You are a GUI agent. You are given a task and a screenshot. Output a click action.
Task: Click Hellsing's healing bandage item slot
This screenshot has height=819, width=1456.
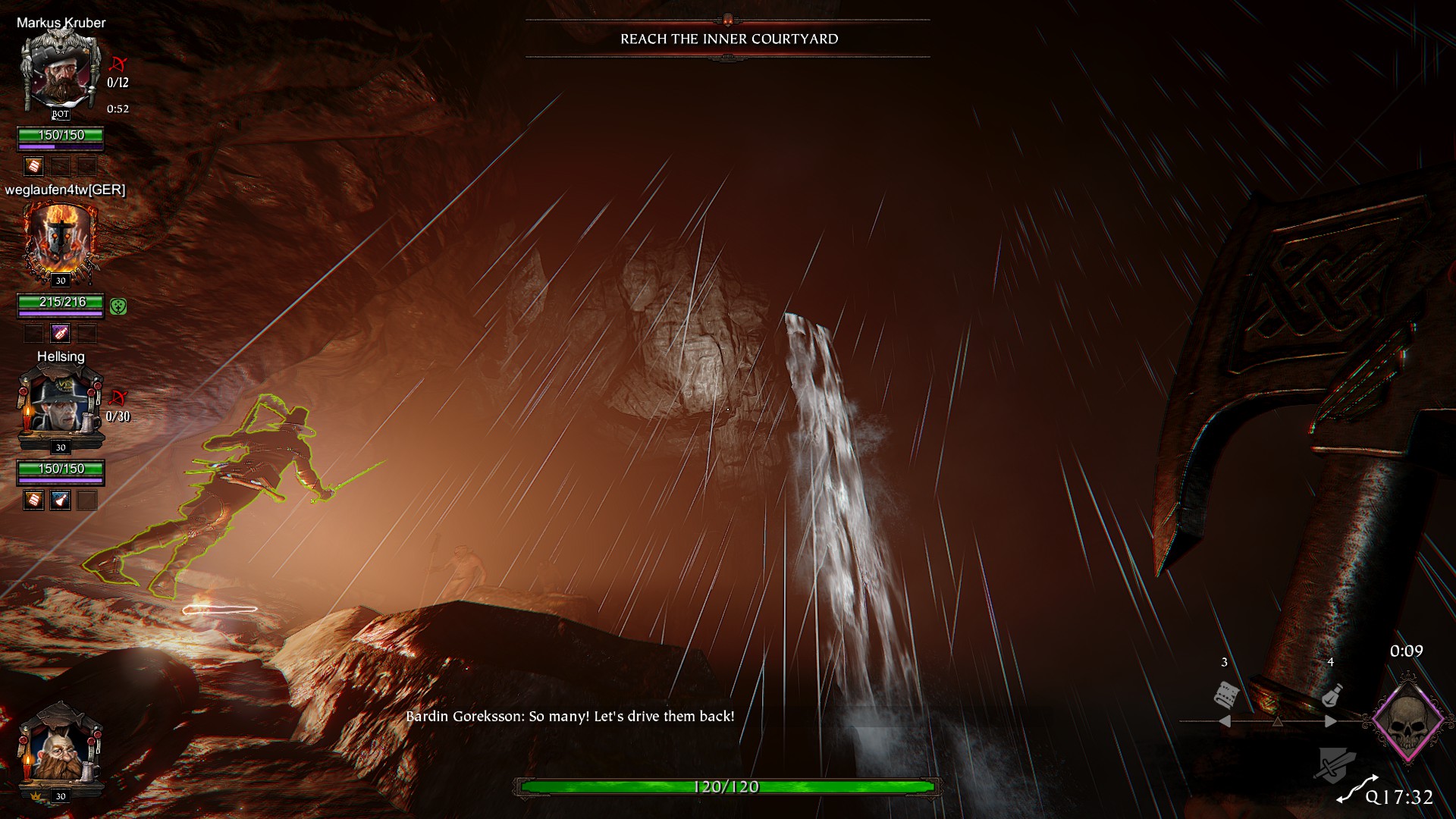tap(33, 500)
